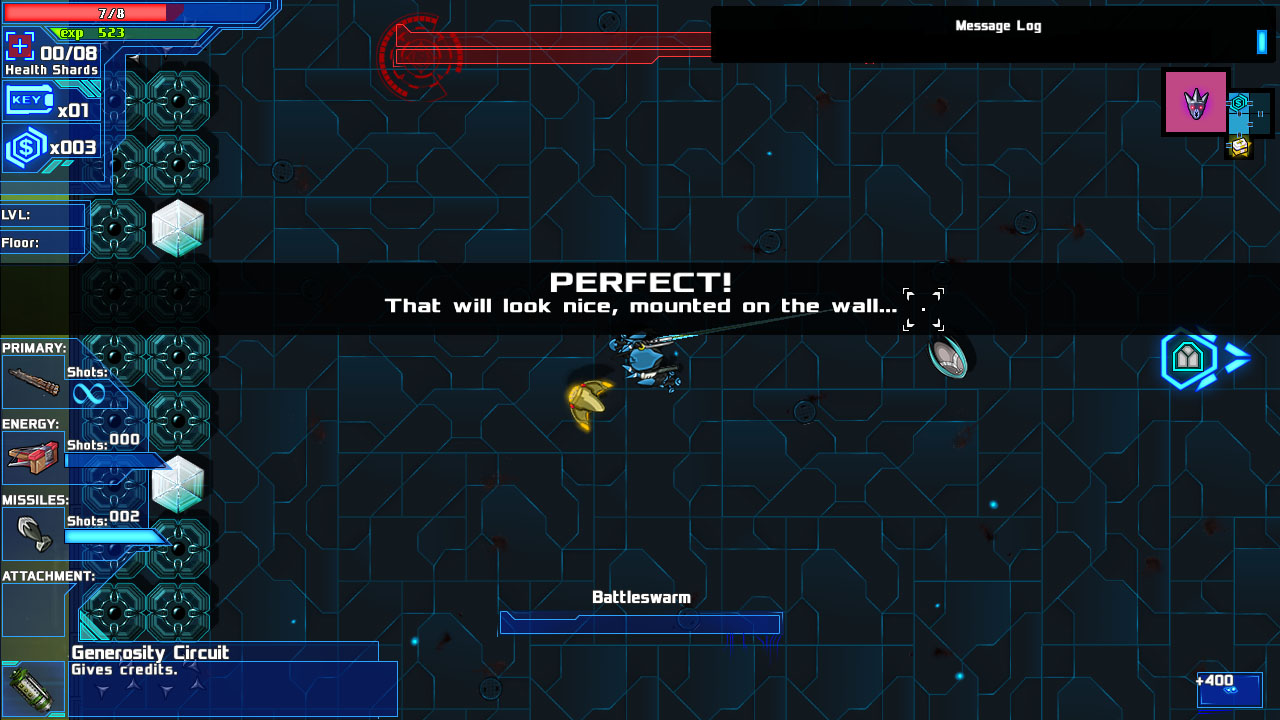The width and height of the screenshot is (1280, 720).
Task: Click the arrow pointing toward the exit
Action: [x=1236, y=360]
